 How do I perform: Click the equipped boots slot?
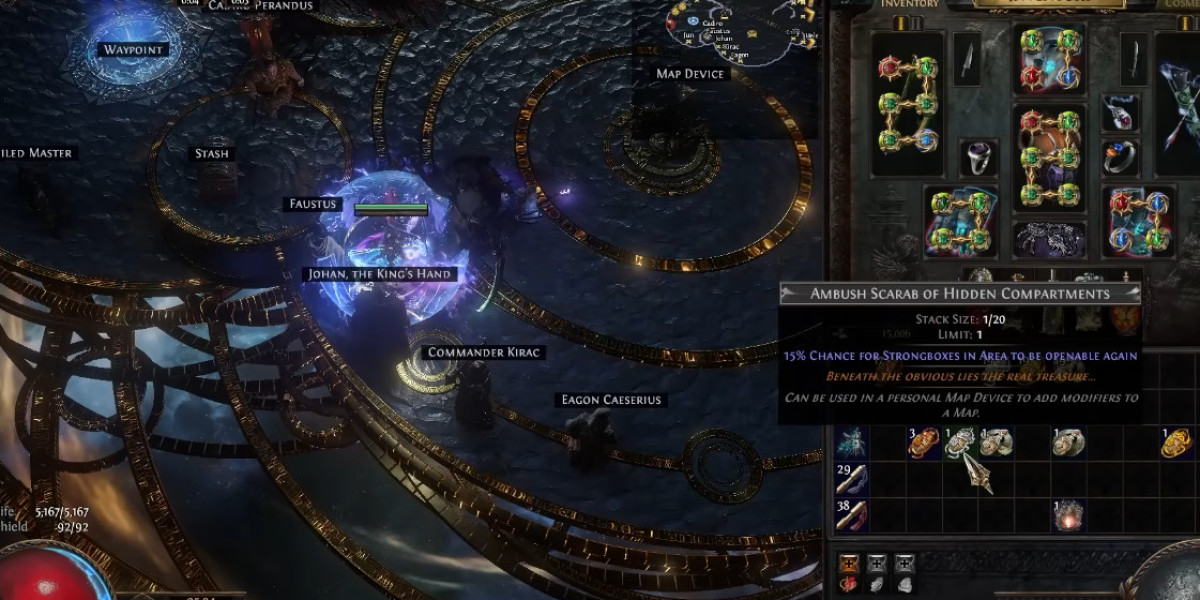pos(1140,220)
